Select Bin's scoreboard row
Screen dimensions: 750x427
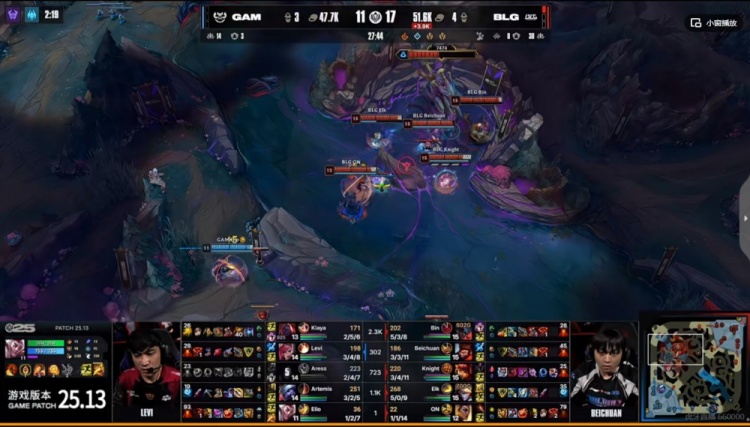(430, 330)
